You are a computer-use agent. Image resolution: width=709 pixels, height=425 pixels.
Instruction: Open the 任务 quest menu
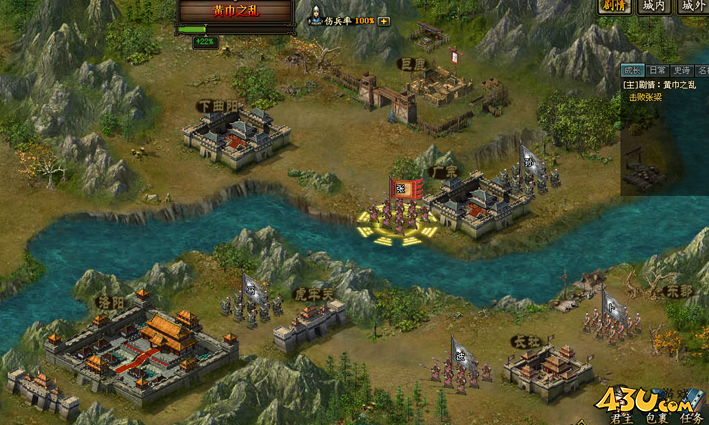point(690,419)
